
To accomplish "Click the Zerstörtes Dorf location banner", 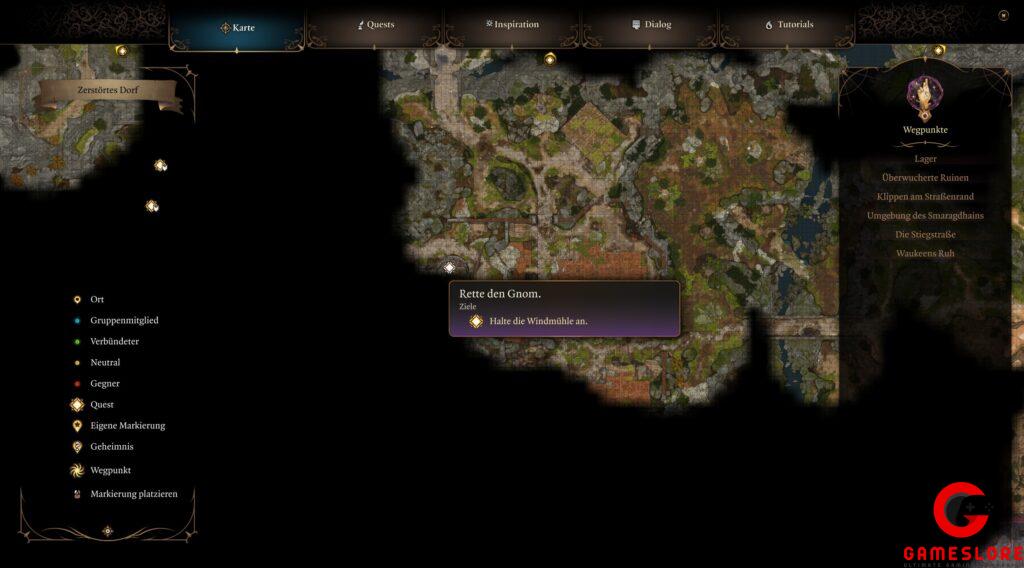I will click(x=108, y=91).
